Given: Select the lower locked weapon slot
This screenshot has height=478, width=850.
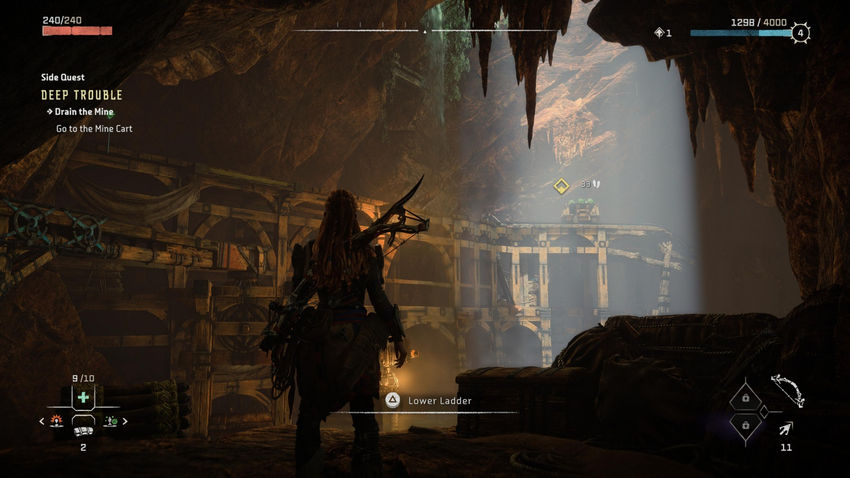Looking at the screenshot, I should pos(745,424).
